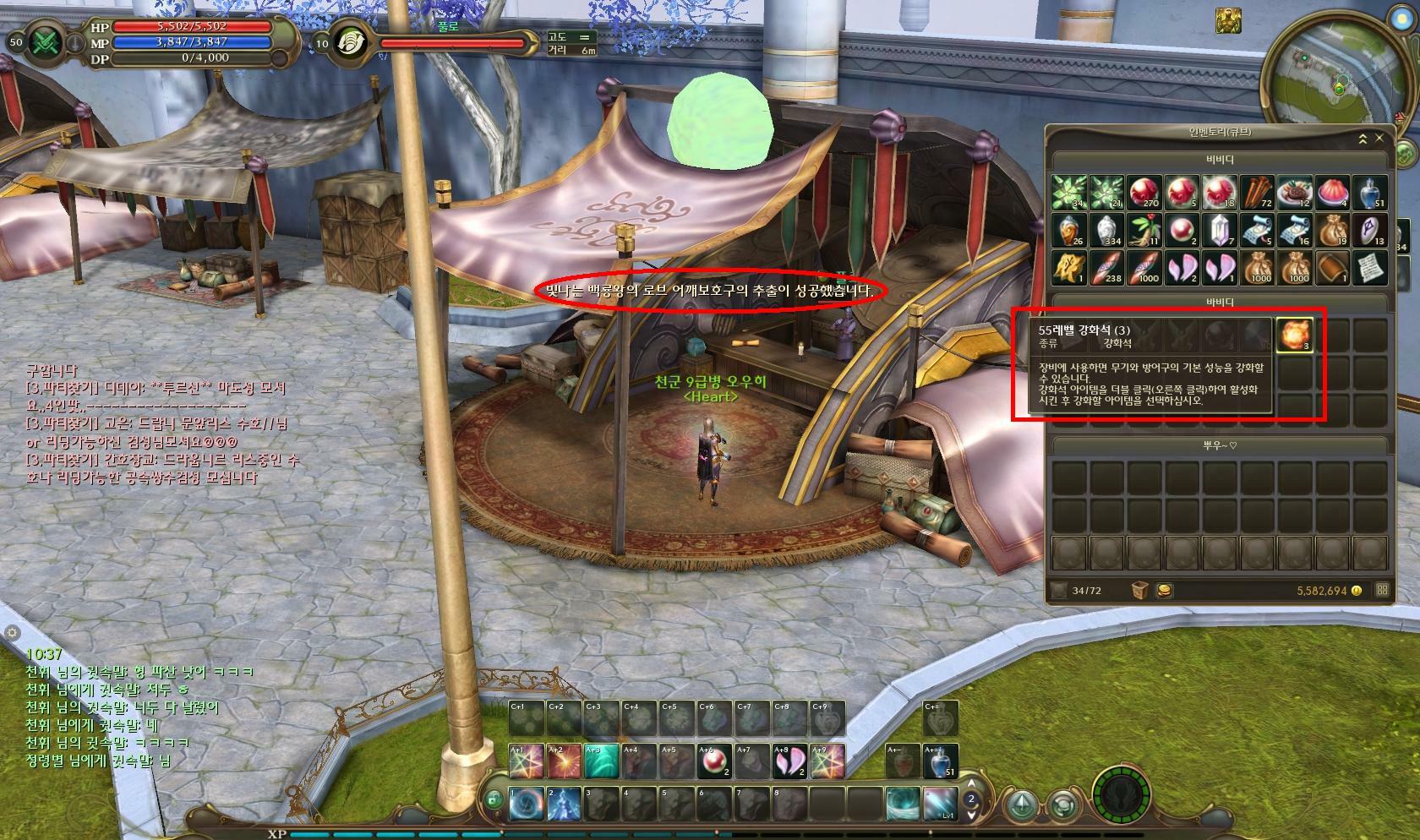1420x840 pixels.
Task: Select the level 55 enchantment stone
Action: pos(1294,335)
